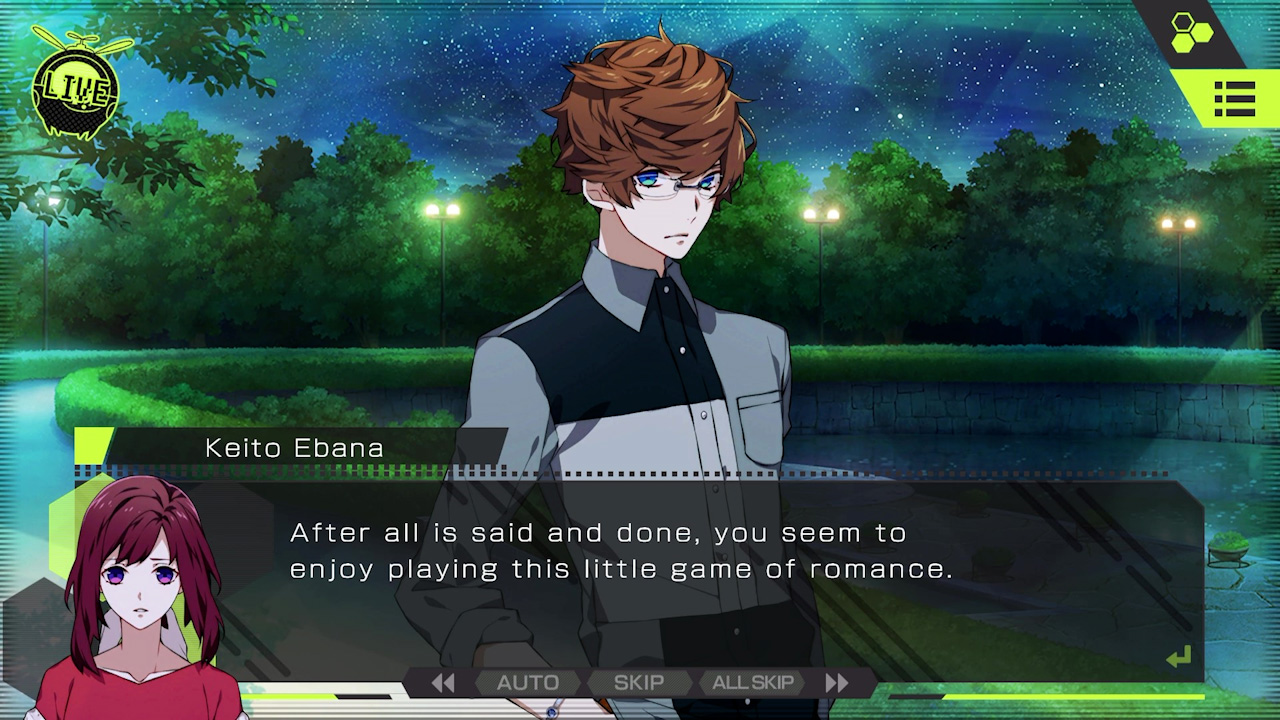This screenshot has height=720, width=1280.
Task: Advance the scene with the right double-chevron
Action: pos(839,682)
